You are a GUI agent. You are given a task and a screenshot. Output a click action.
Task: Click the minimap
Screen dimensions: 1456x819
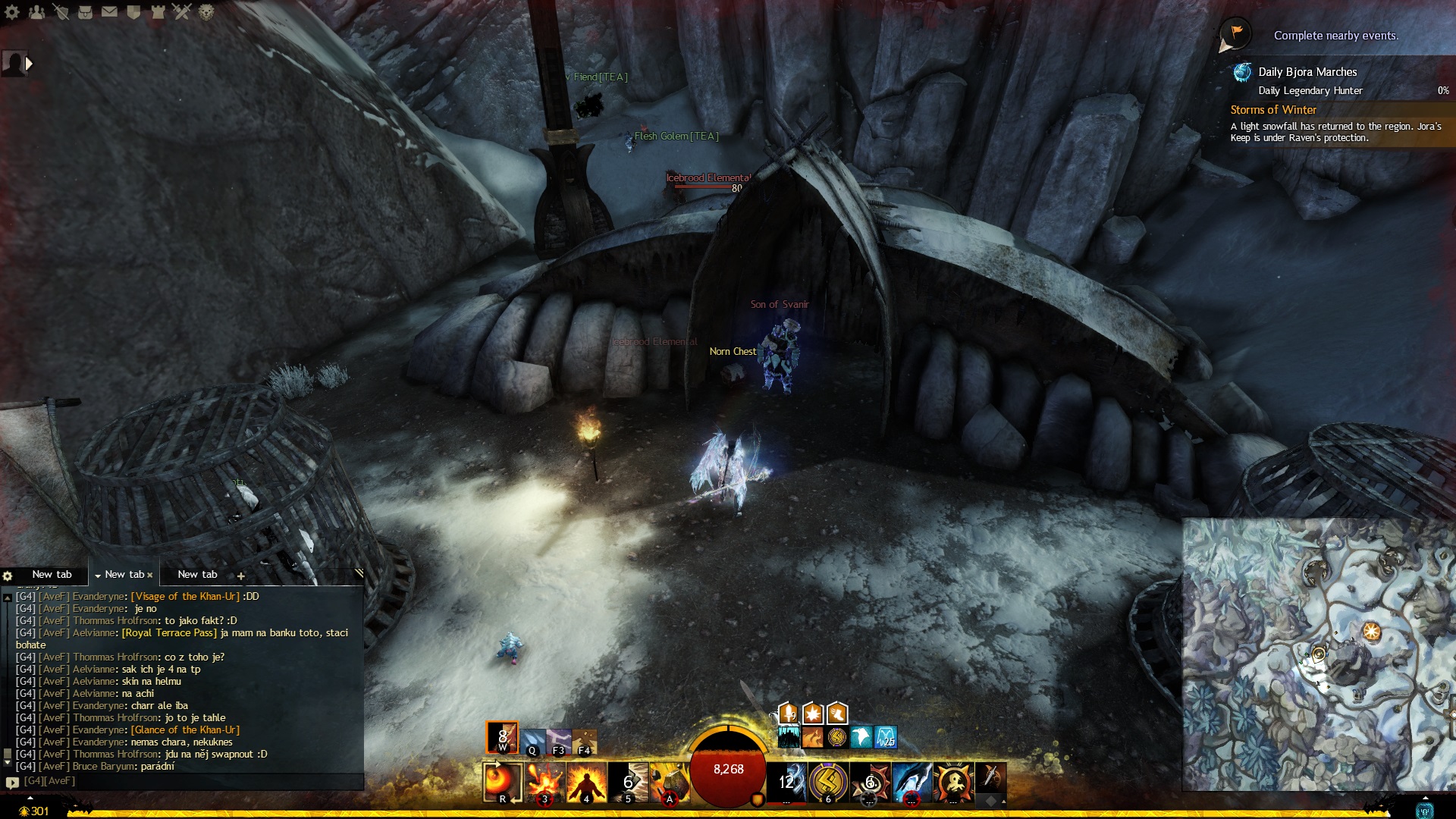(x=1318, y=654)
